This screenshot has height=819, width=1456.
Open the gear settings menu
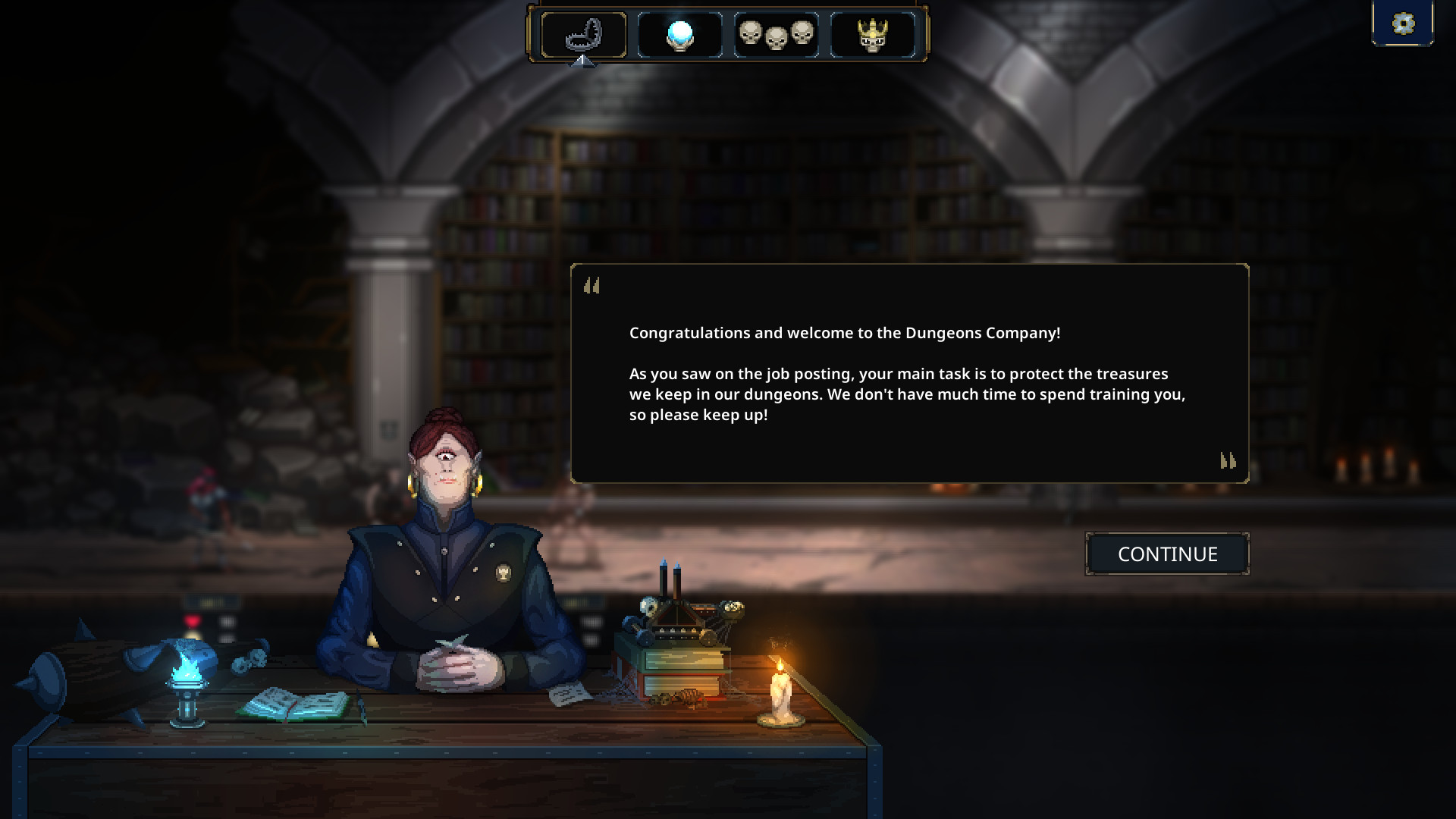(1403, 24)
